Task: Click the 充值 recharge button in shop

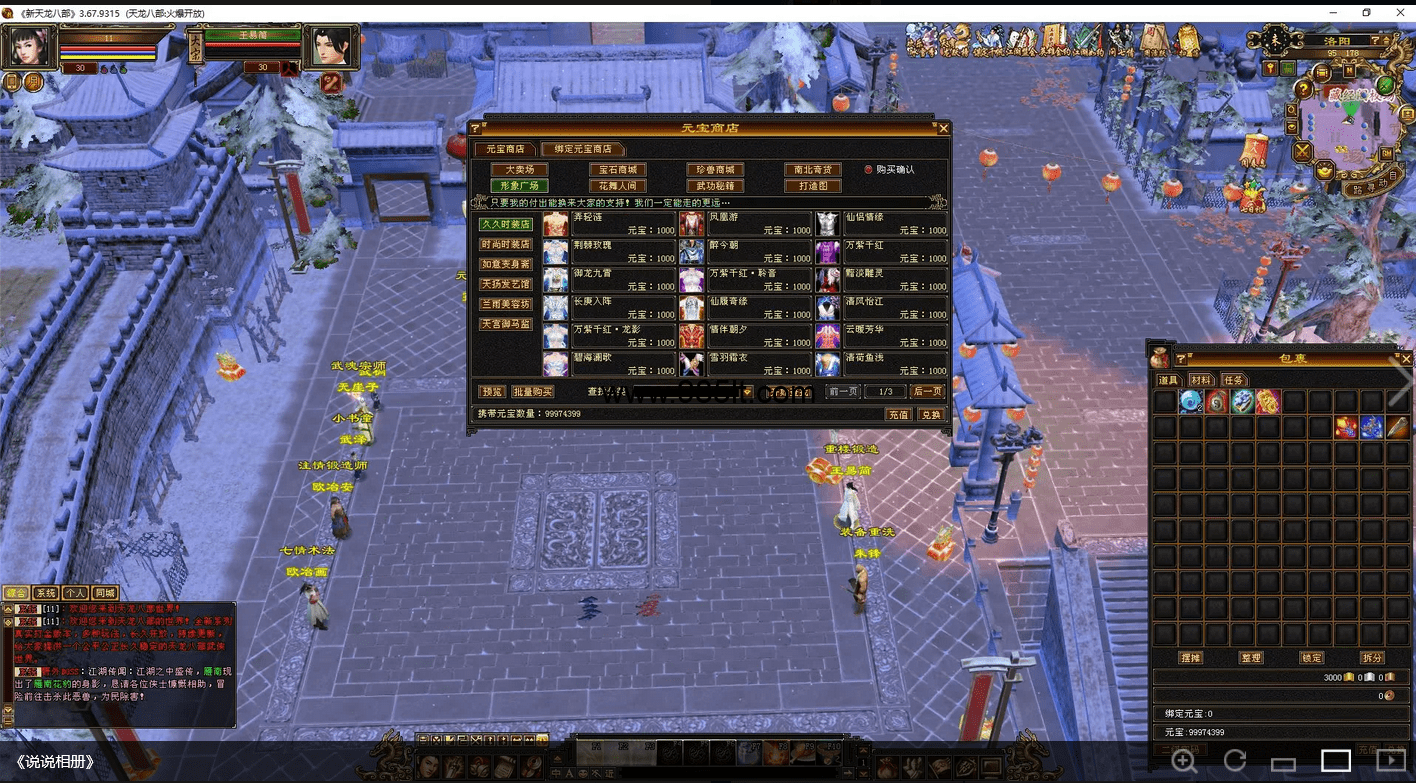Action: pos(897,414)
